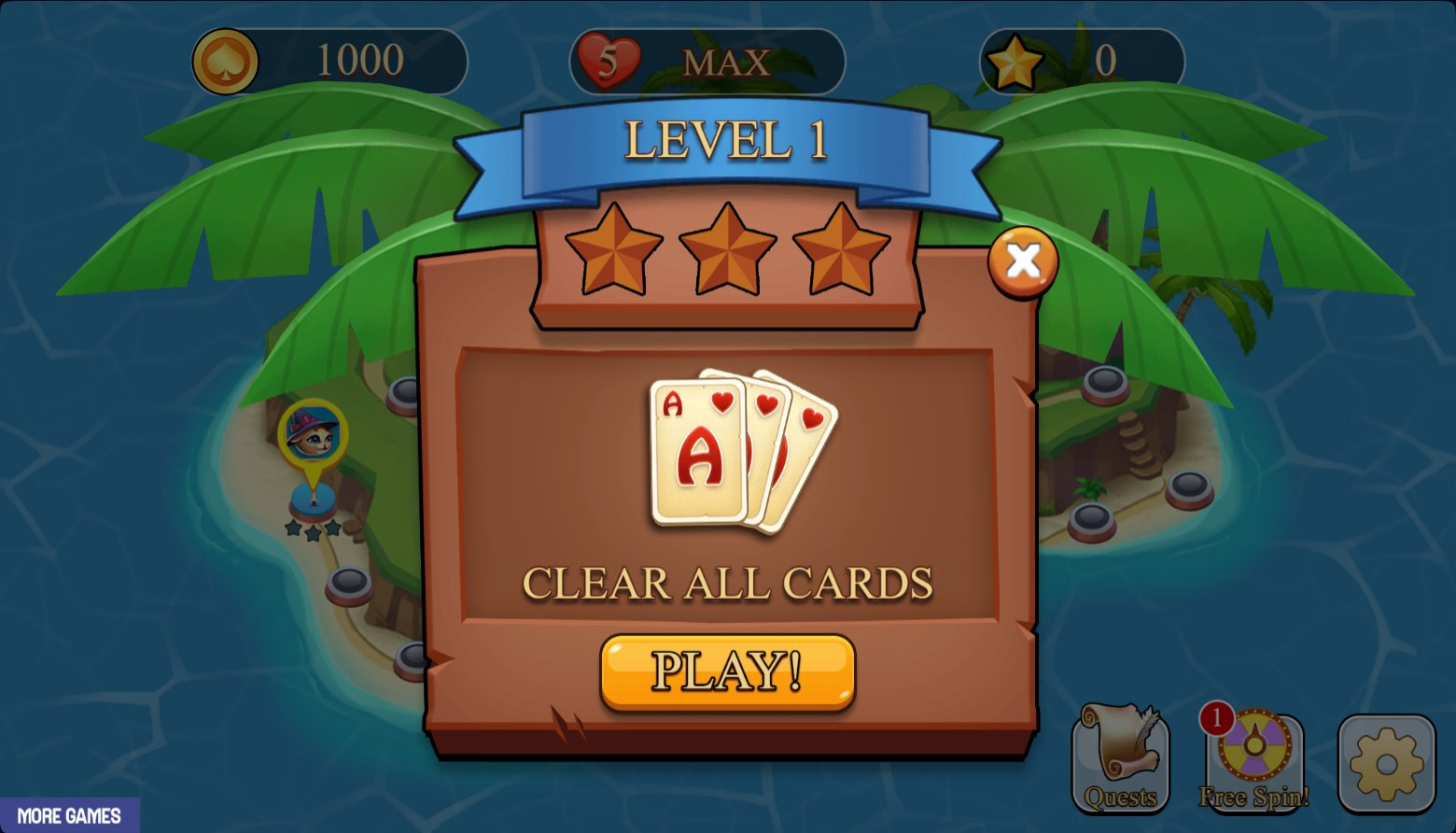Tap the red heart lives icon
1456x833 pixels.
[609, 62]
